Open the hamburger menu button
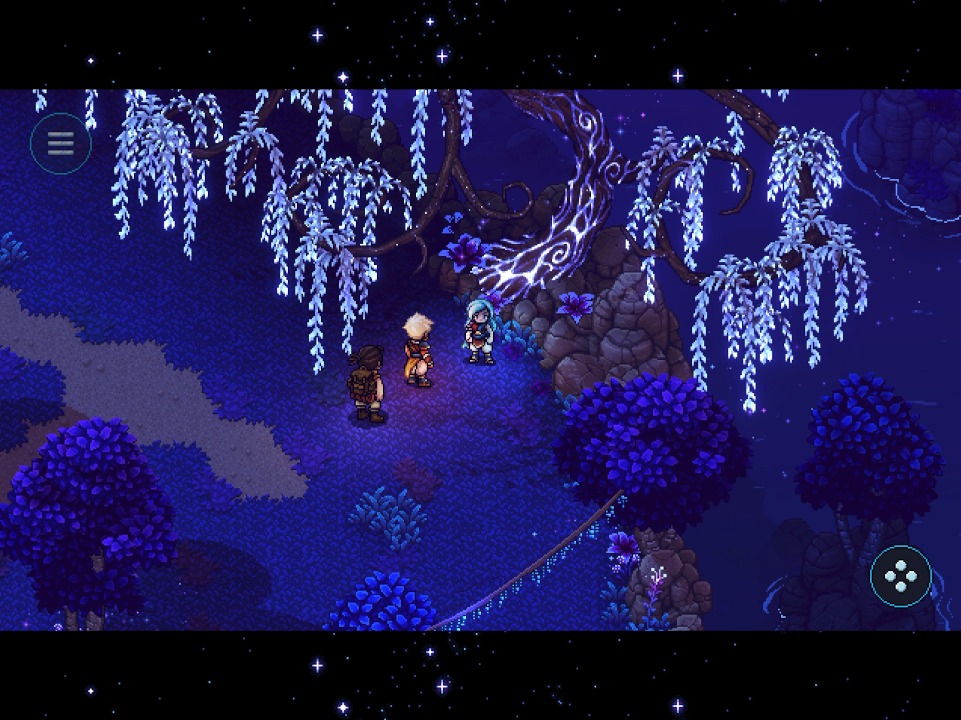The width and height of the screenshot is (961, 720). point(61,144)
